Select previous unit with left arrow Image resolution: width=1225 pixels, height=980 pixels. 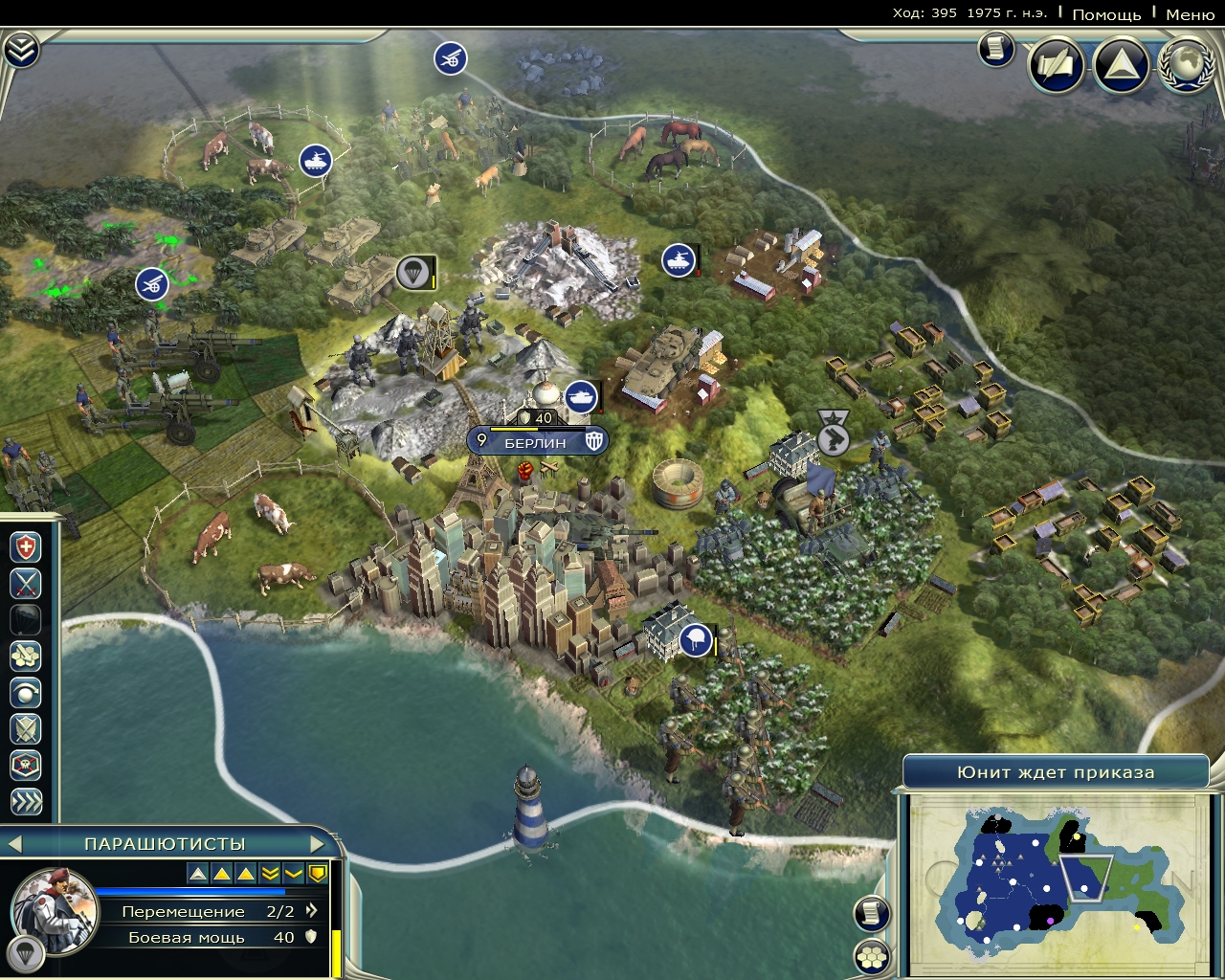pyautogui.click(x=14, y=844)
